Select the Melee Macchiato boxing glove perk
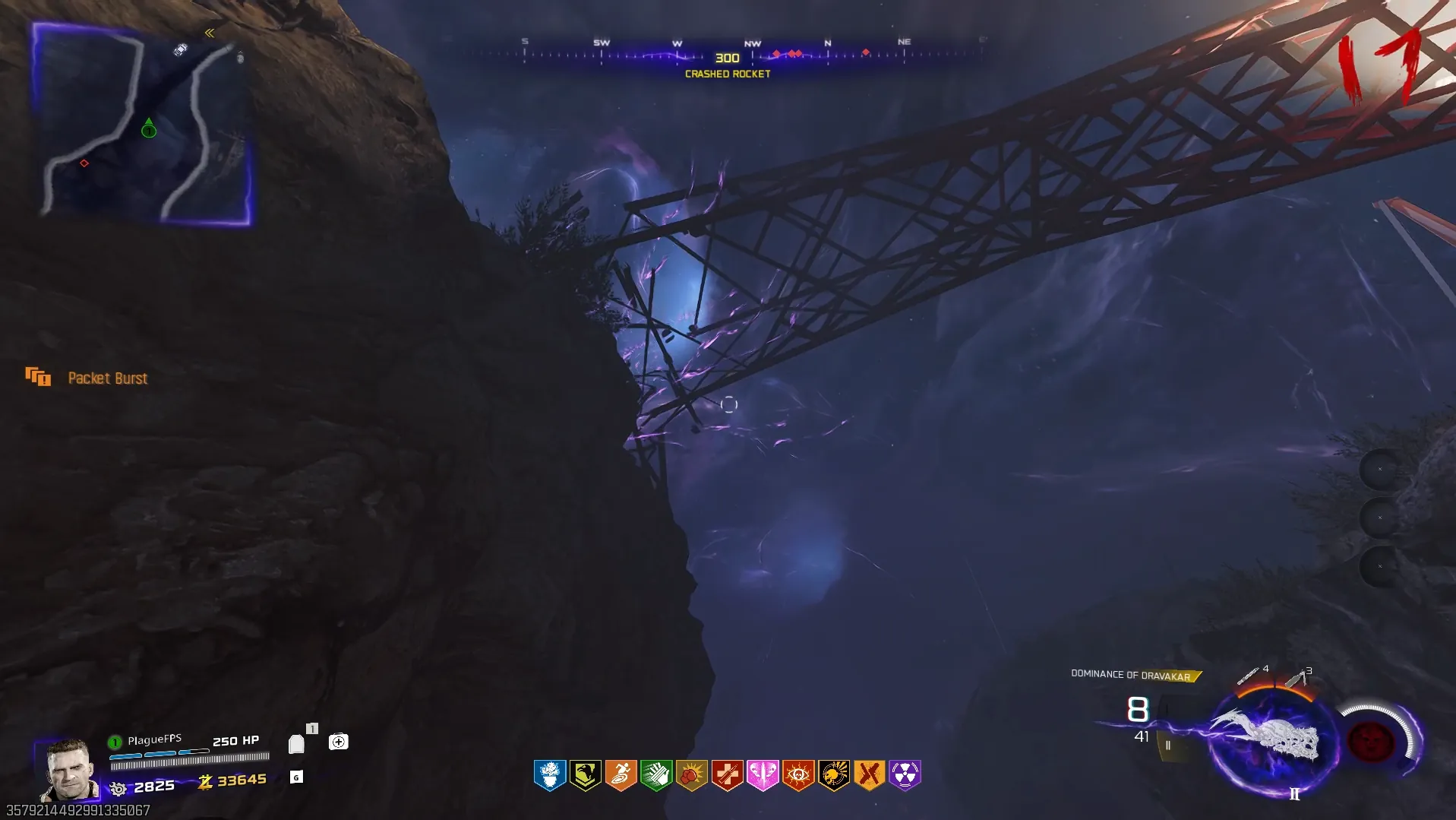This screenshot has width=1456, height=820. pos(692,775)
